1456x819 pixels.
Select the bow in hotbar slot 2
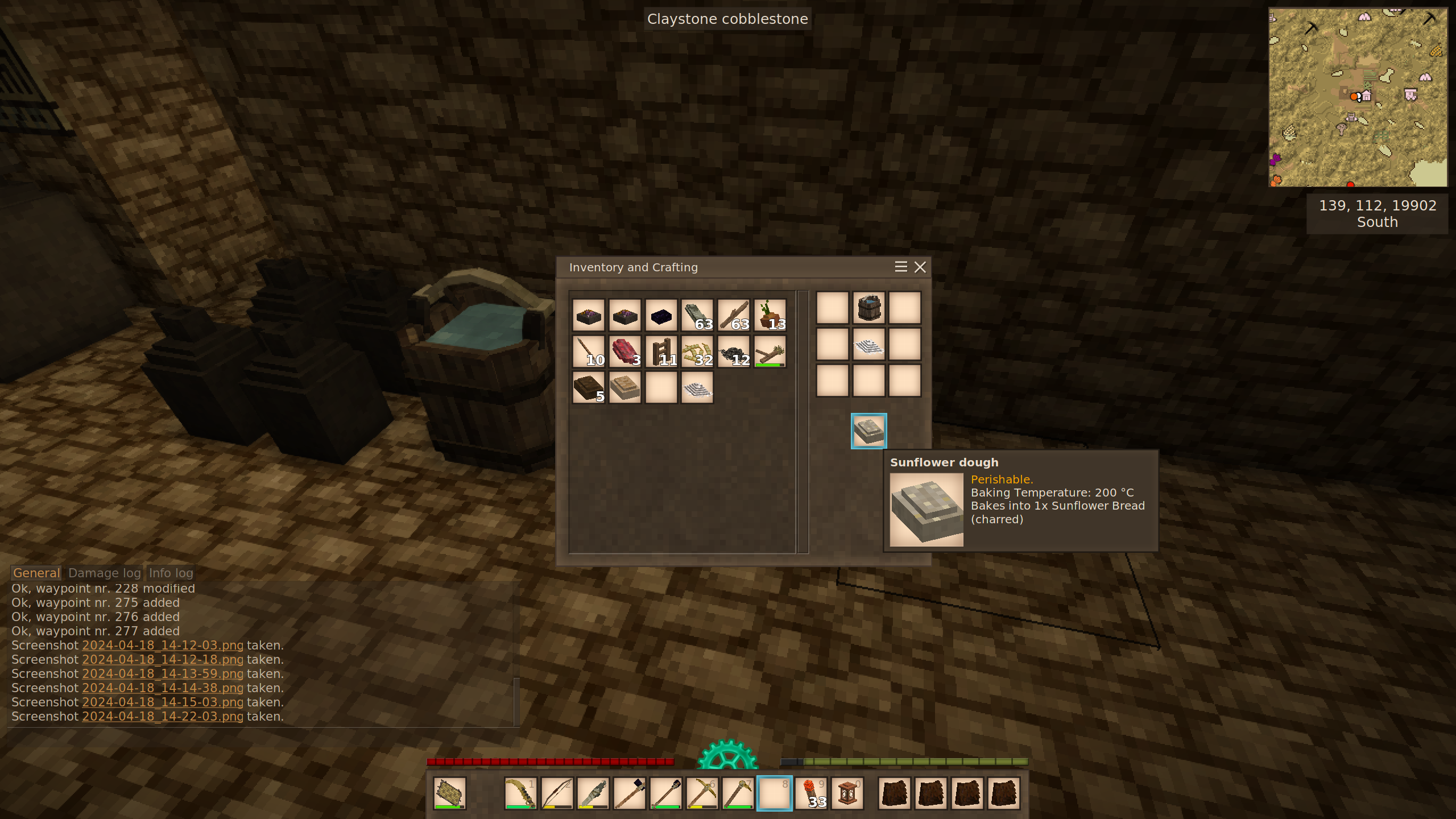click(x=557, y=793)
